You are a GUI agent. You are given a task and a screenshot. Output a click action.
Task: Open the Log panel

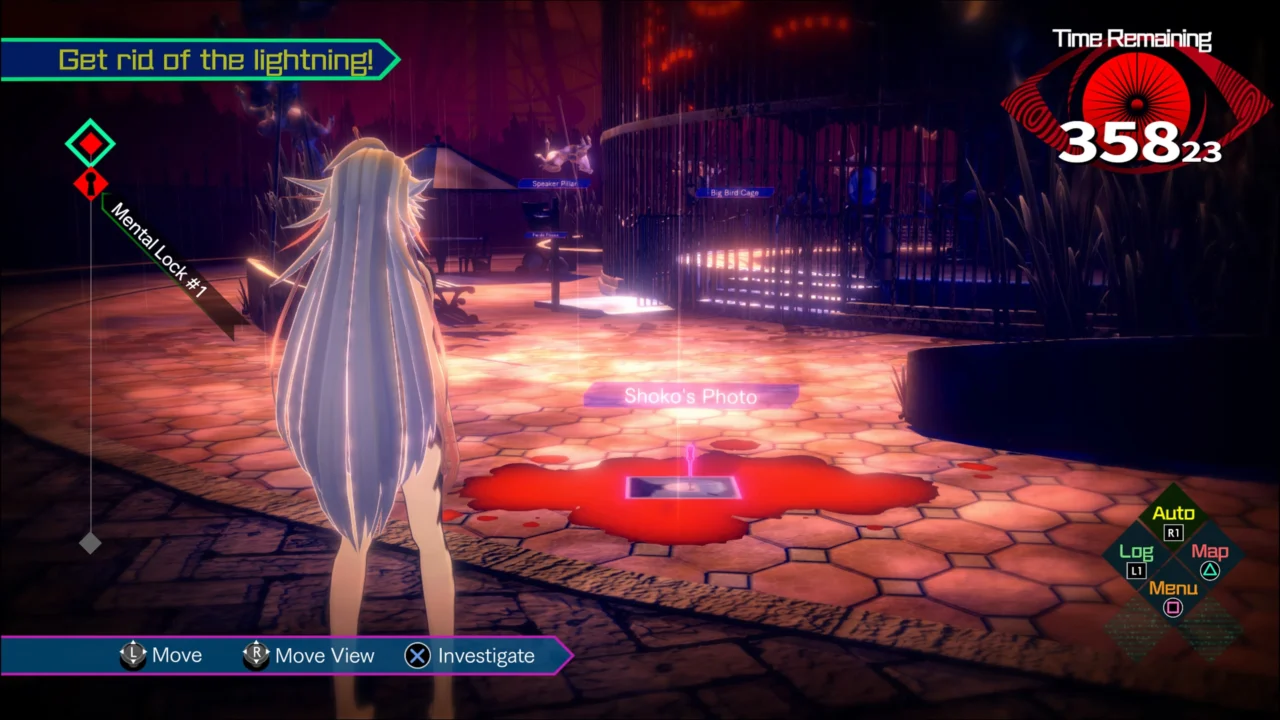(x=1136, y=551)
